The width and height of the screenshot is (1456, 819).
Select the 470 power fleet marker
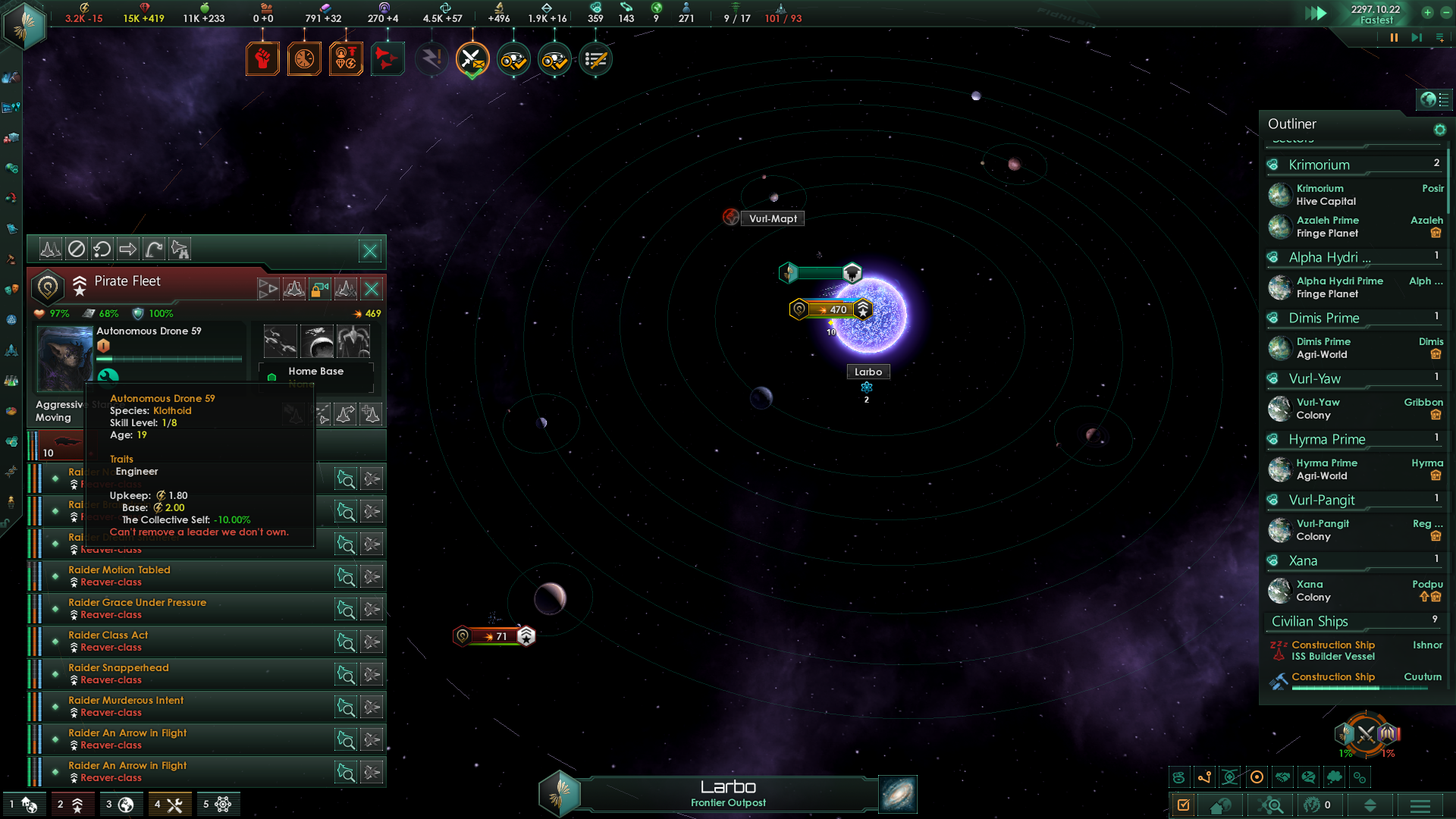(831, 309)
